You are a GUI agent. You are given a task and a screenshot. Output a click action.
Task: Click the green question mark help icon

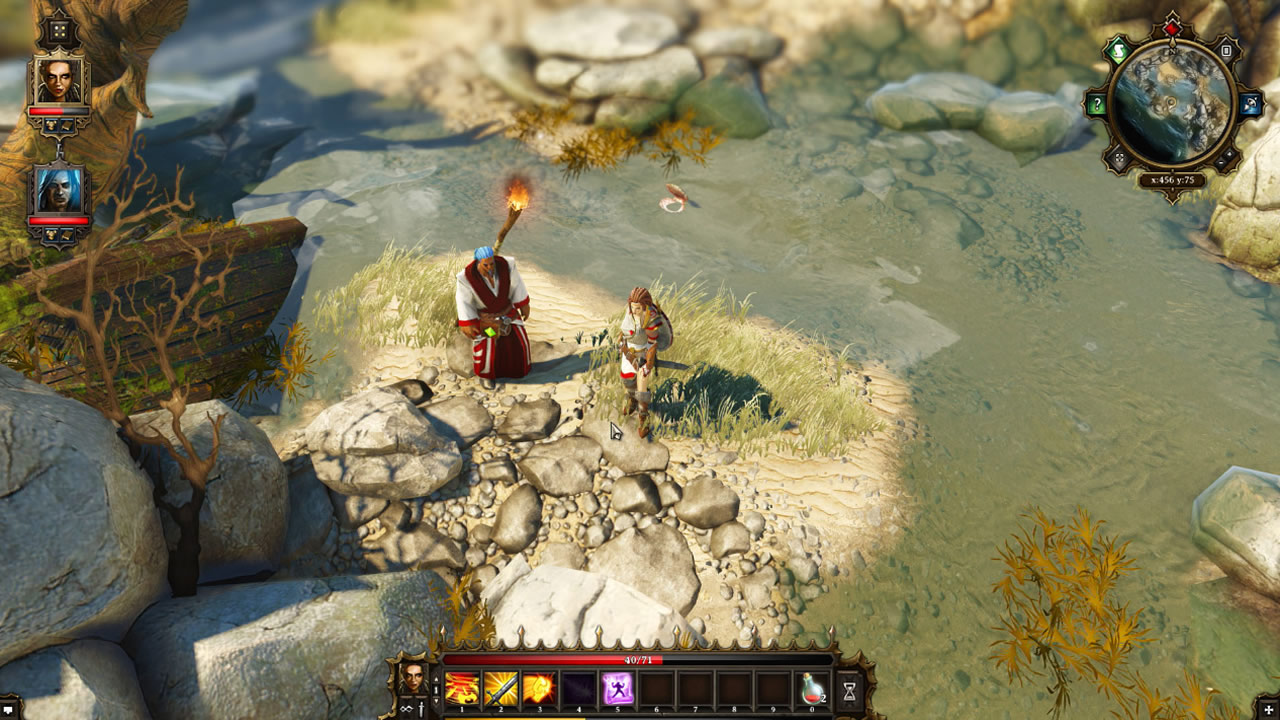(1097, 103)
